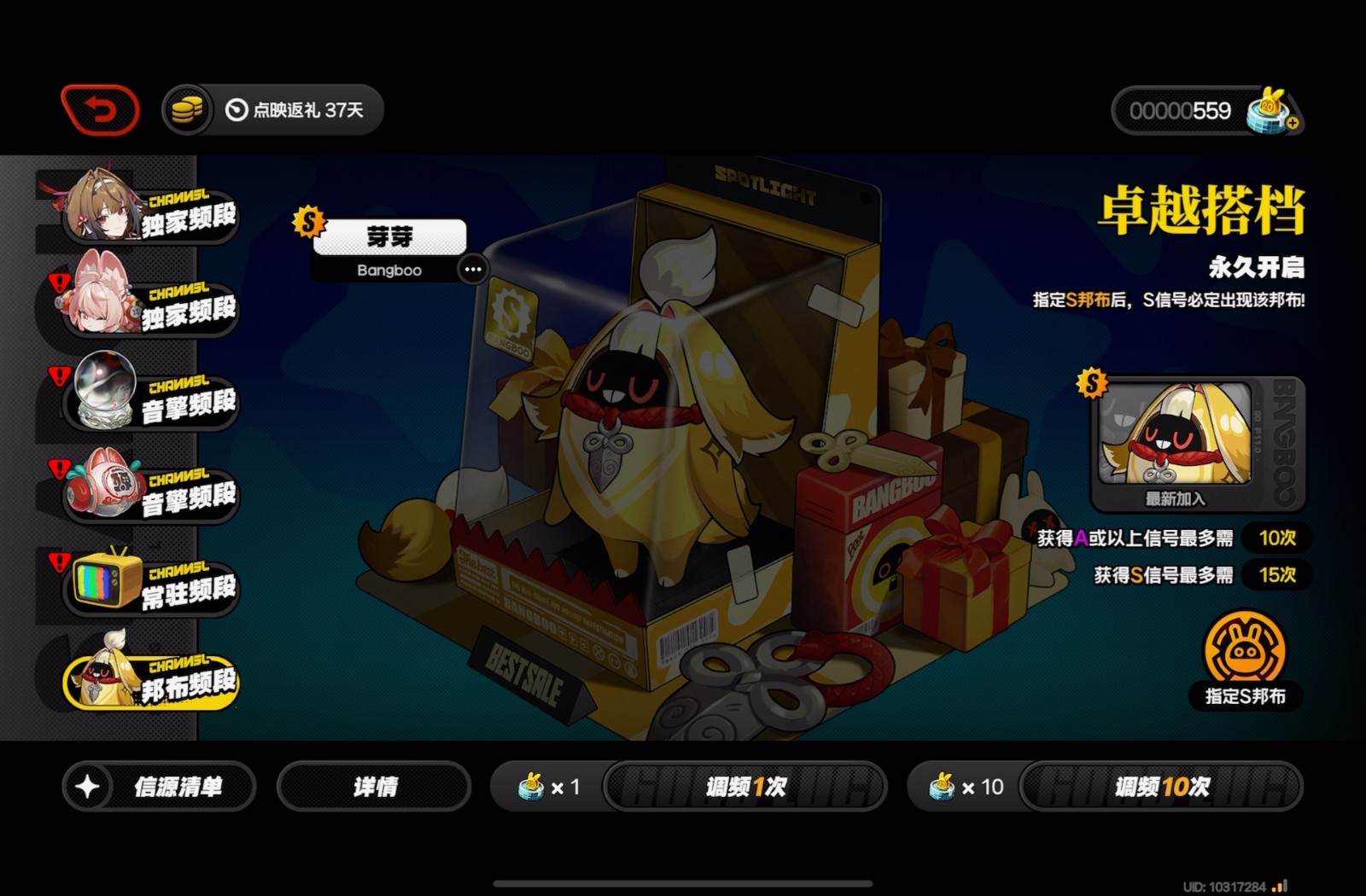
Task: Open the three-dot menu beside 芽芽 Bangboo
Action: tap(472, 270)
